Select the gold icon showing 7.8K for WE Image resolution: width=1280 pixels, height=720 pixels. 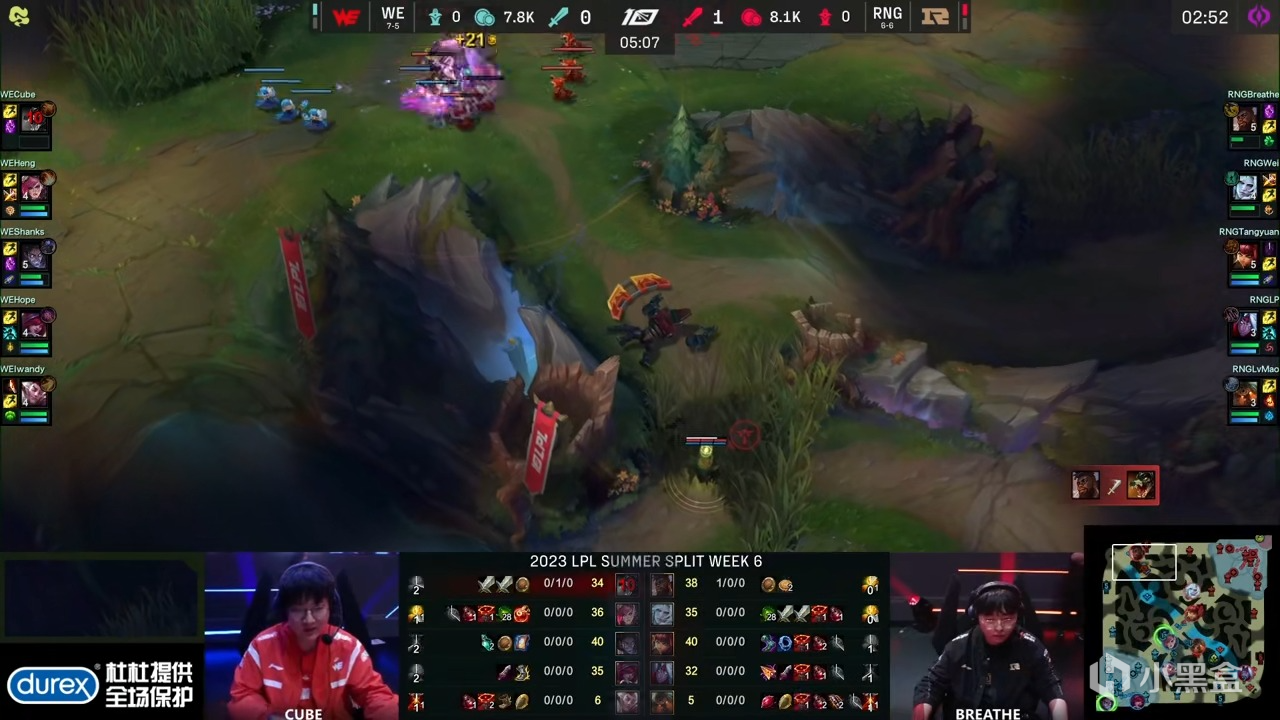pos(483,16)
